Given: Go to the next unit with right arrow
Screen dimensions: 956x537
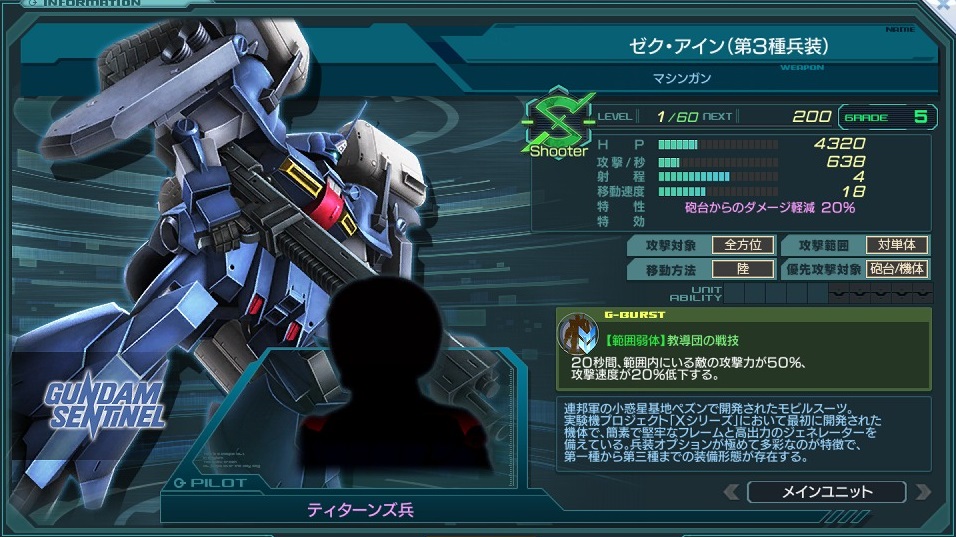Looking at the screenshot, I should [921, 491].
